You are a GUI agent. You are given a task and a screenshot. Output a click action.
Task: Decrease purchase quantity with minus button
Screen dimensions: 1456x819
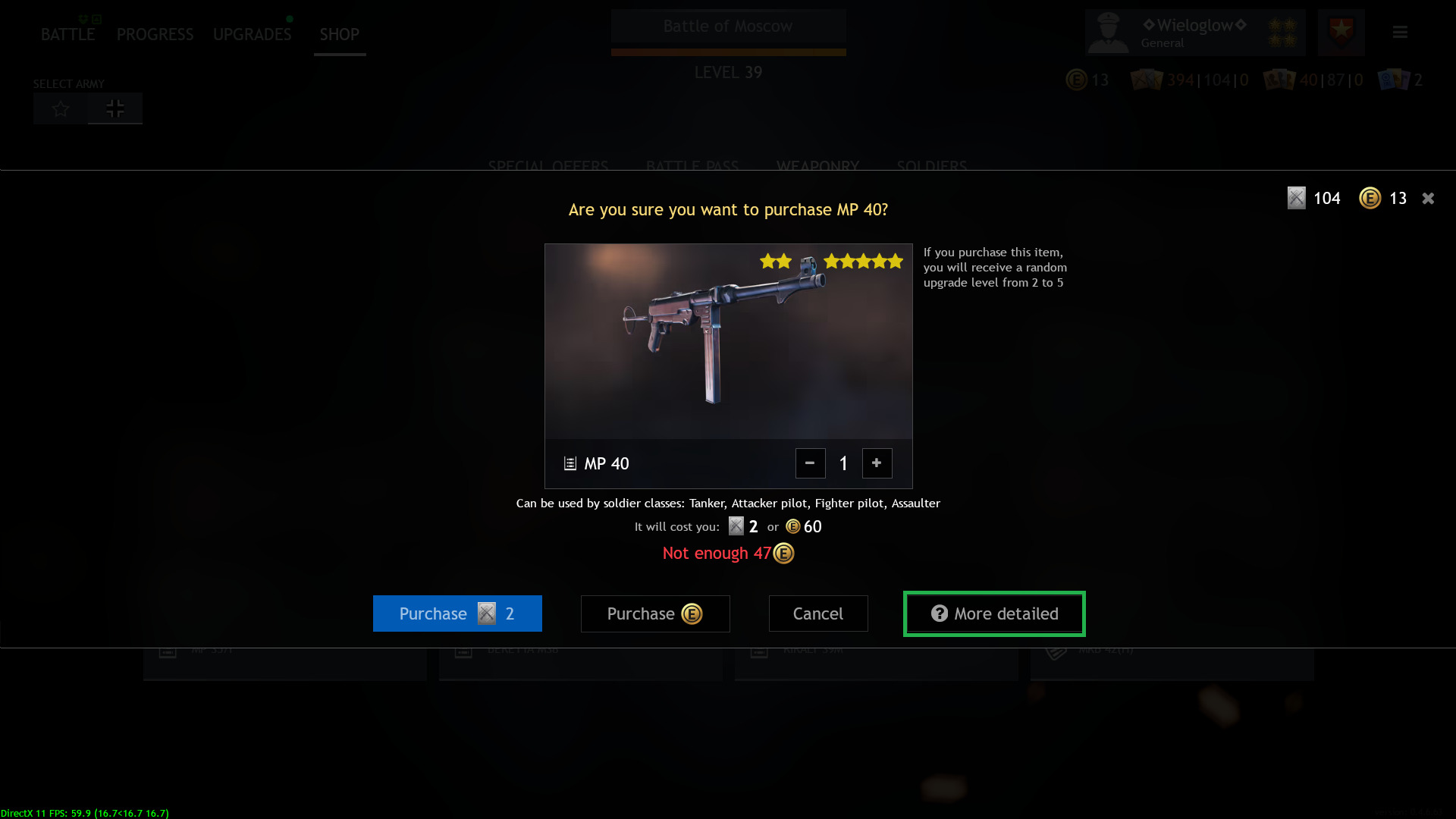click(x=810, y=463)
